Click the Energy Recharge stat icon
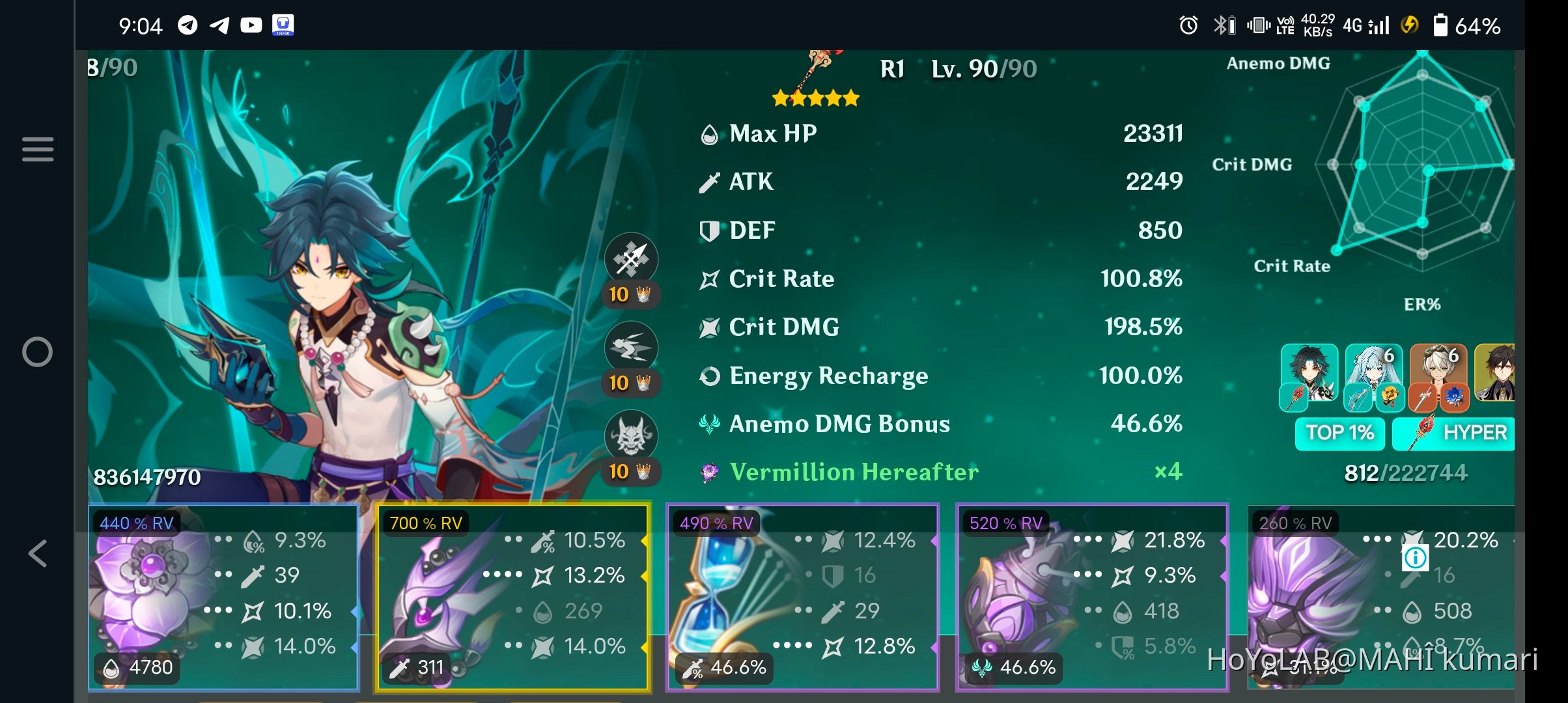This screenshot has height=703, width=1568. [708, 376]
